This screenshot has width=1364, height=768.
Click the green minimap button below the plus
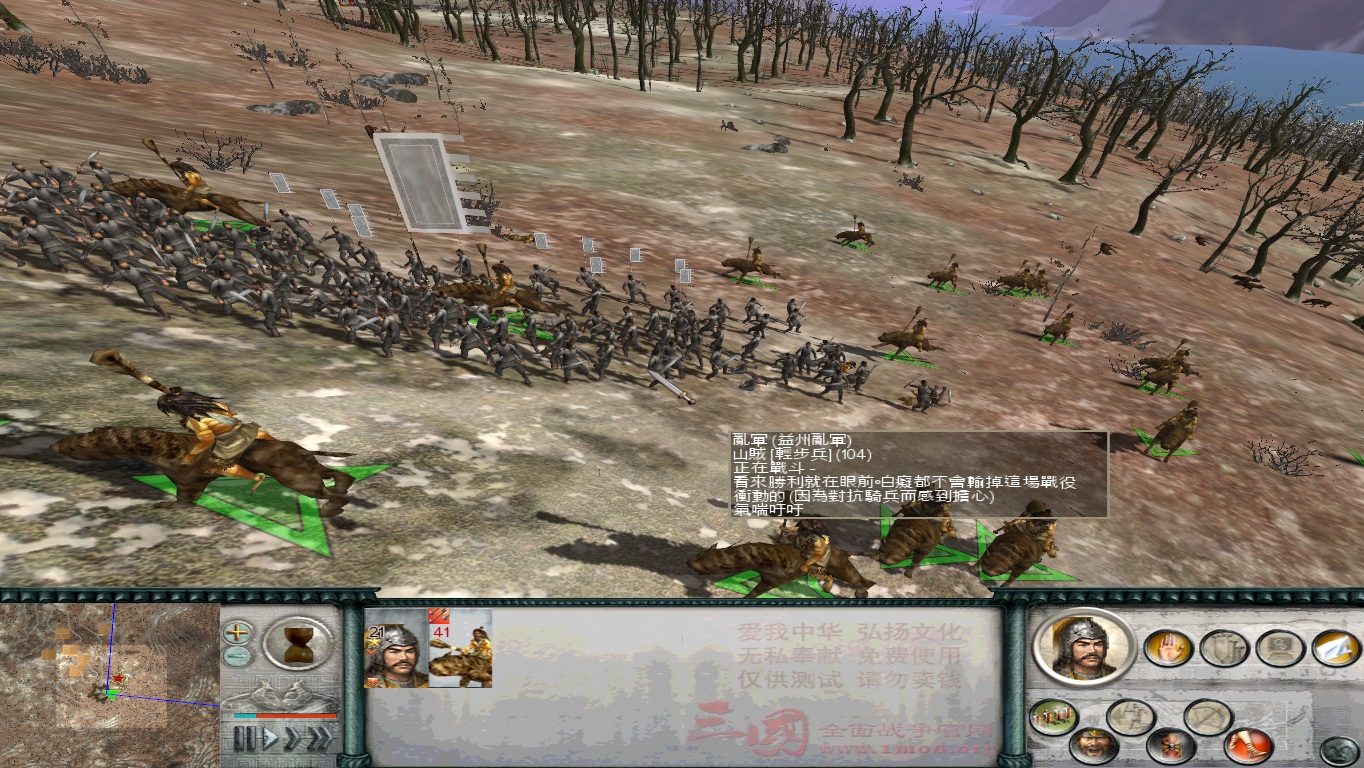(x=239, y=657)
